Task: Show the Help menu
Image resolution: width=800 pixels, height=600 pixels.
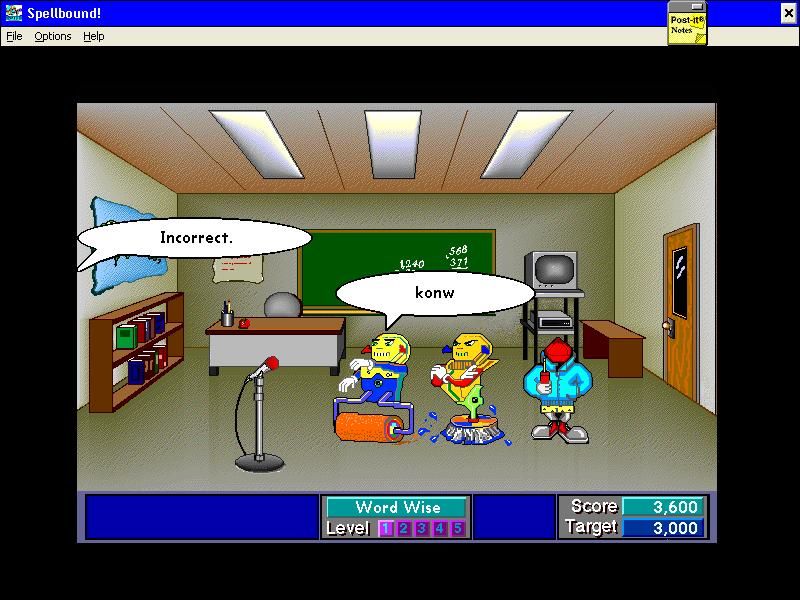Action: coord(94,36)
